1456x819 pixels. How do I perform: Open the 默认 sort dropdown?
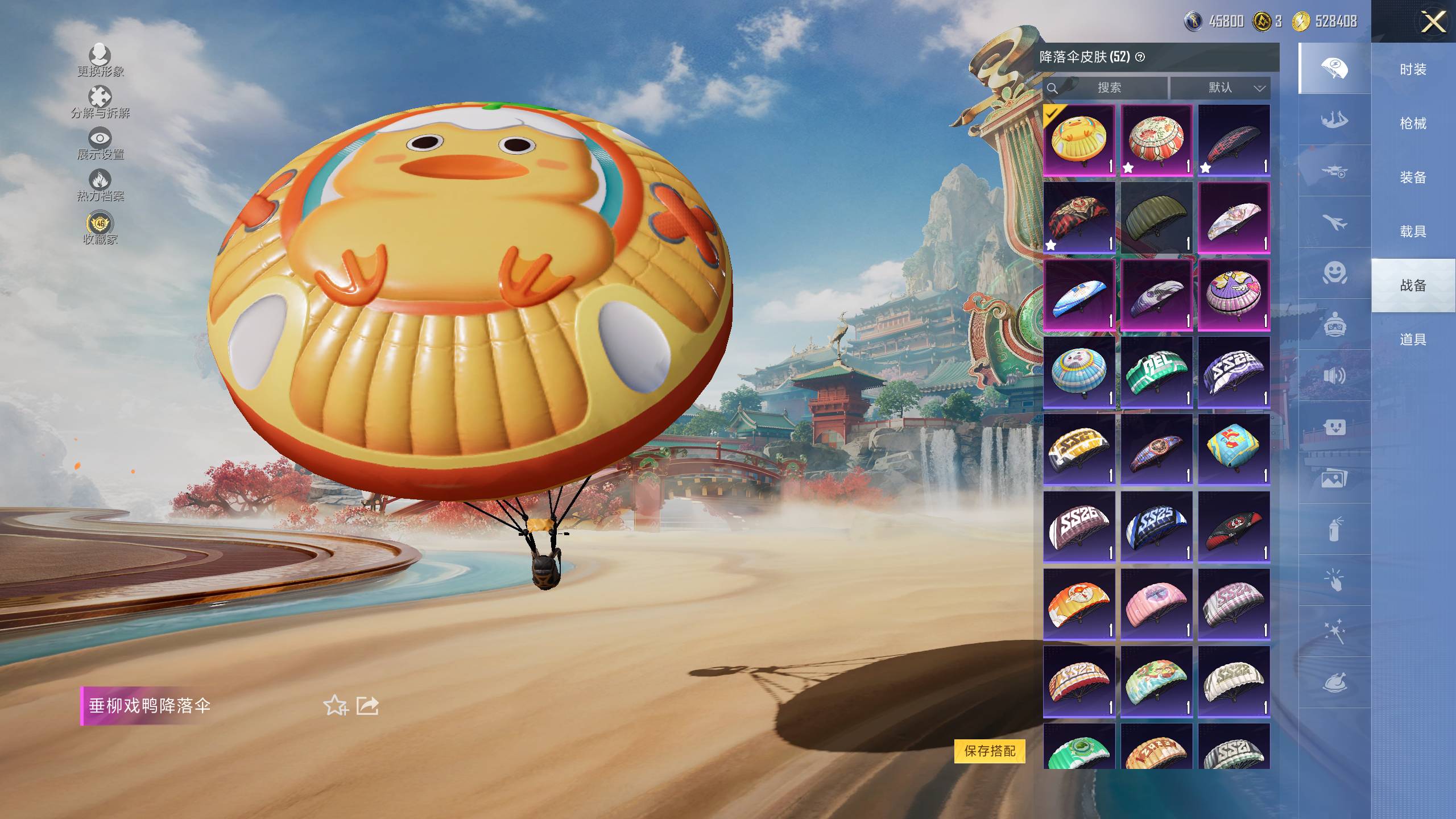click(1221, 88)
